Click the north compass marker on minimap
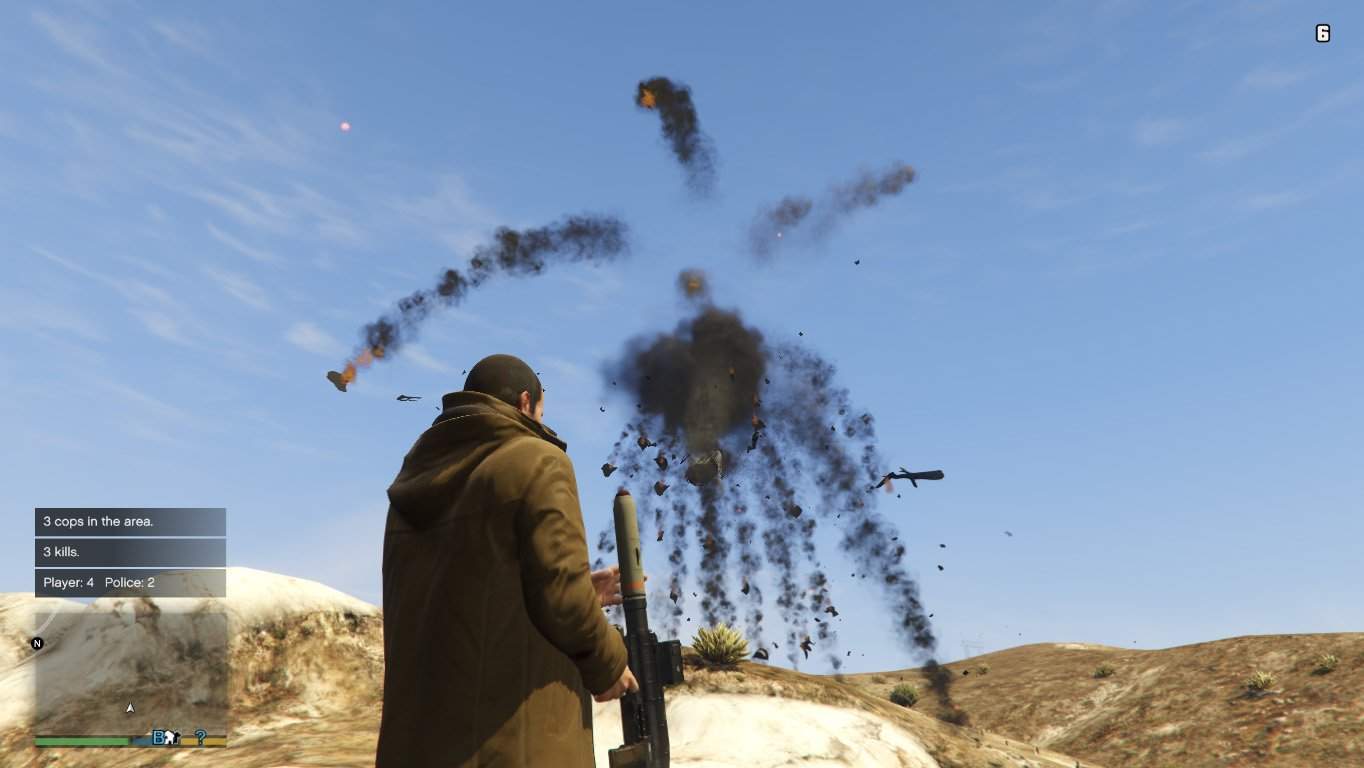This screenshot has height=768, width=1364. pyautogui.click(x=38, y=643)
